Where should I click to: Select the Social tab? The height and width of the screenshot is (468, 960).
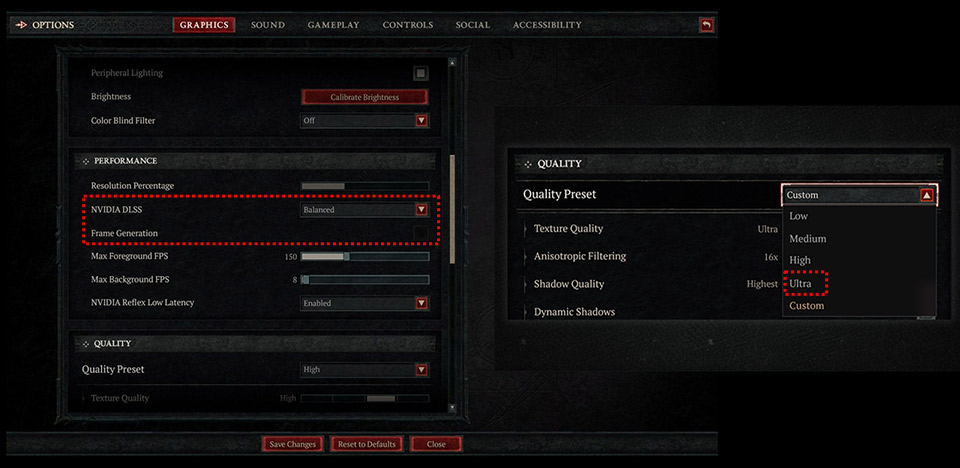click(472, 25)
